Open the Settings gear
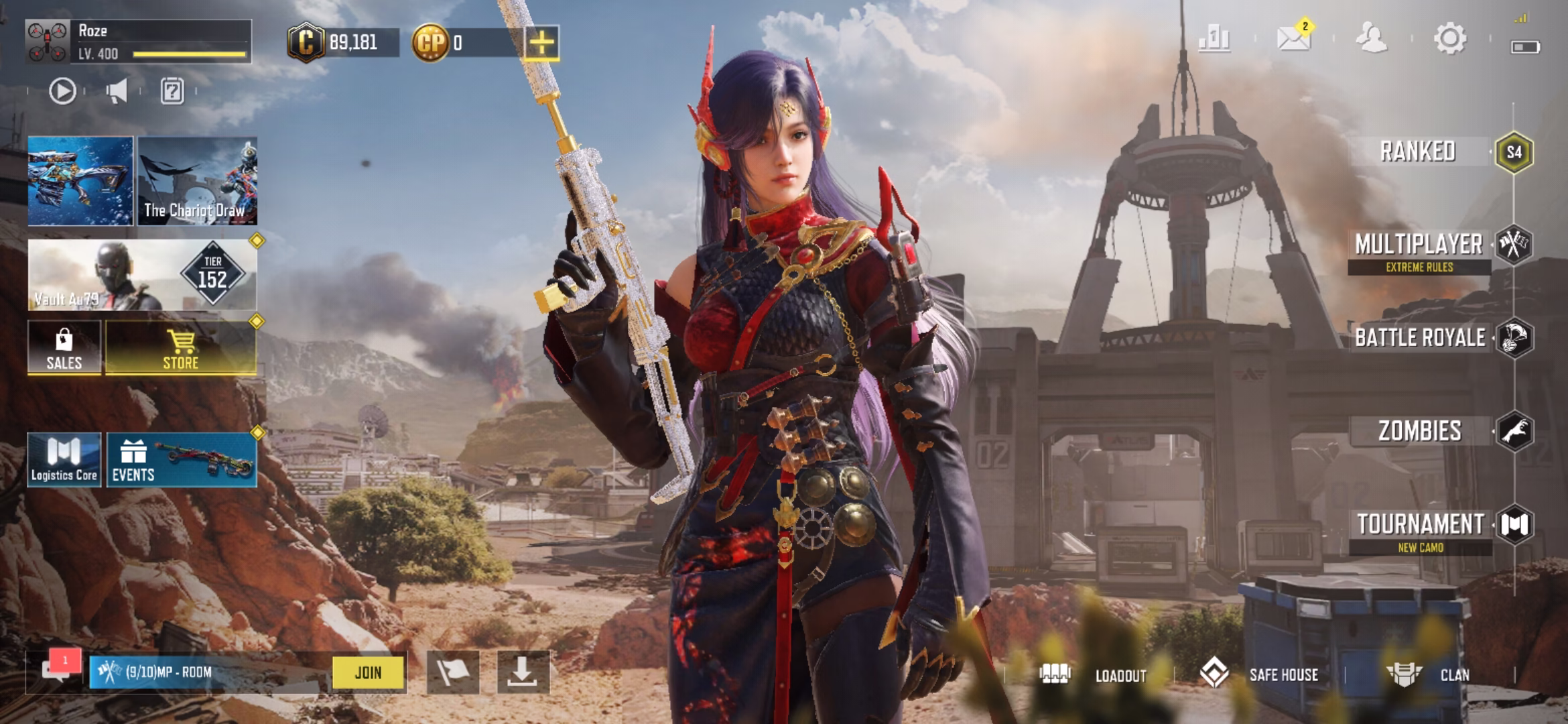This screenshot has width=1568, height=724. (x=1449, y=38)
